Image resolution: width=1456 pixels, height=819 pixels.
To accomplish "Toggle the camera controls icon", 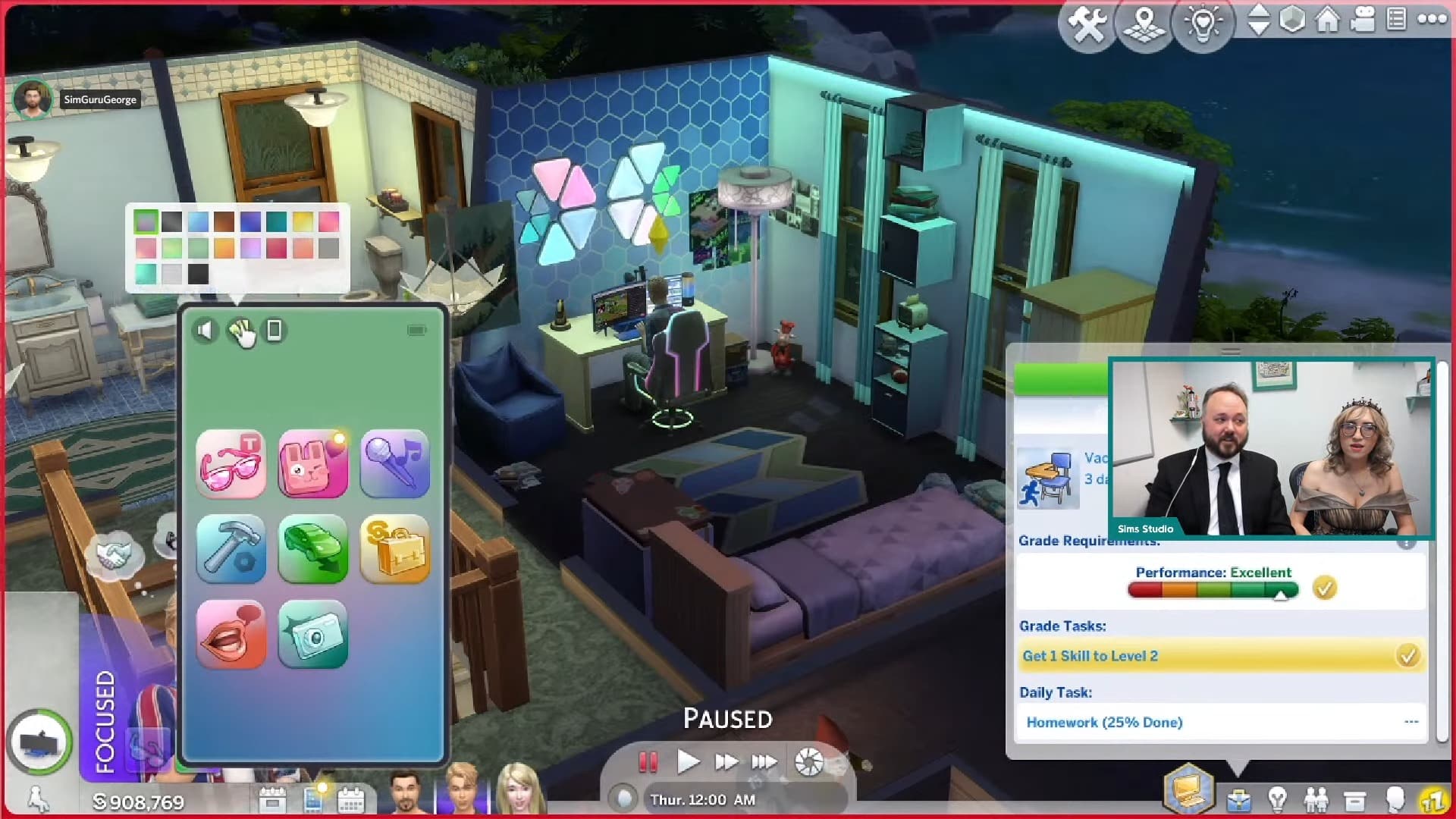I will [x=1363, y=20].
